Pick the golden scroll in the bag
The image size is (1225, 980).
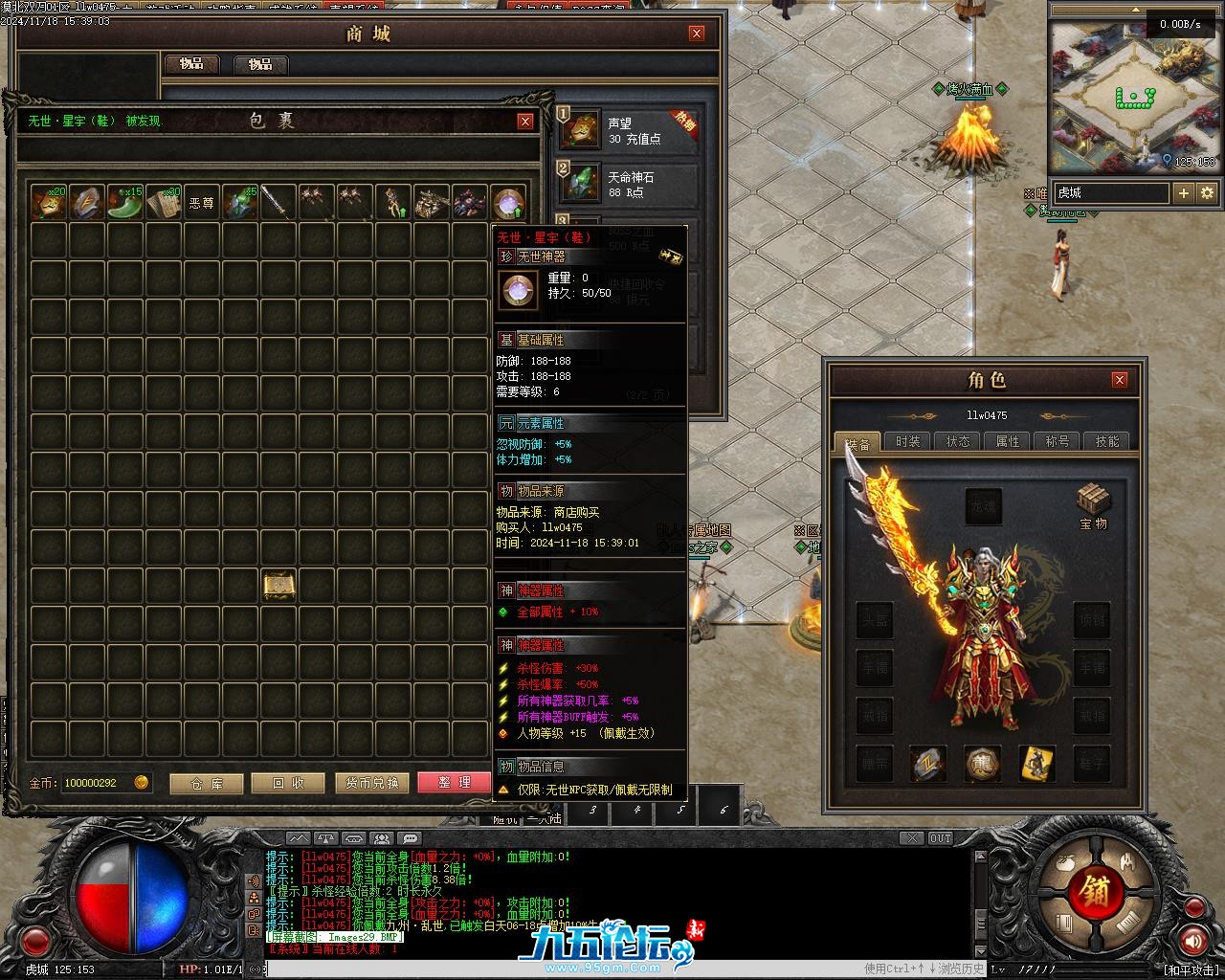click(x=278, y=585)
